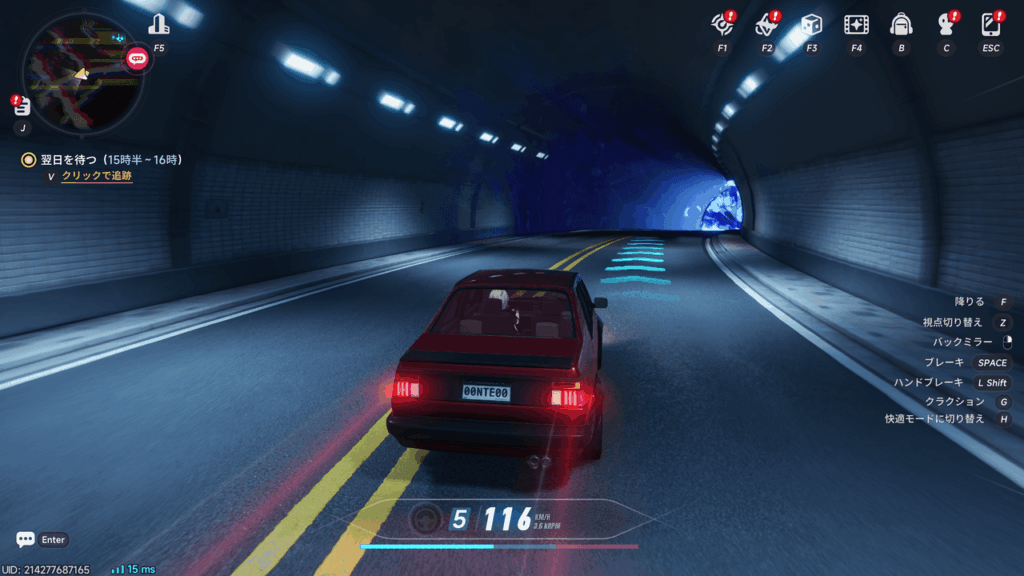Open the circular minimap
1024x576 pixels.
(82, 73)
